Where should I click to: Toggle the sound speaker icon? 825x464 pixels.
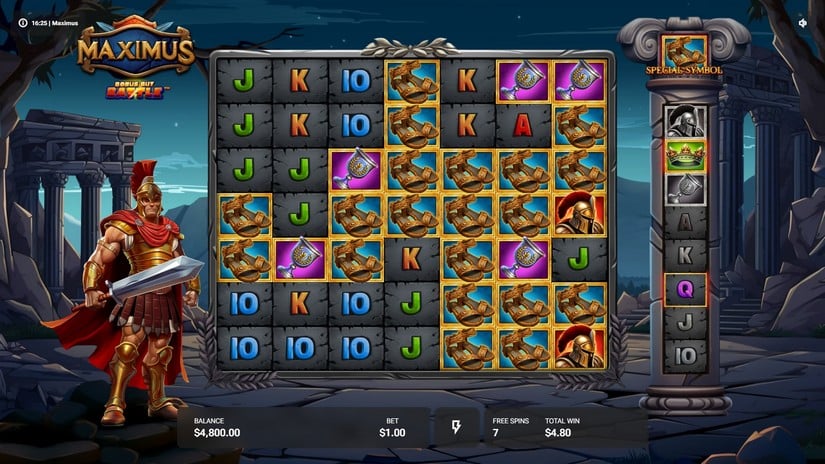coord(803,22)
